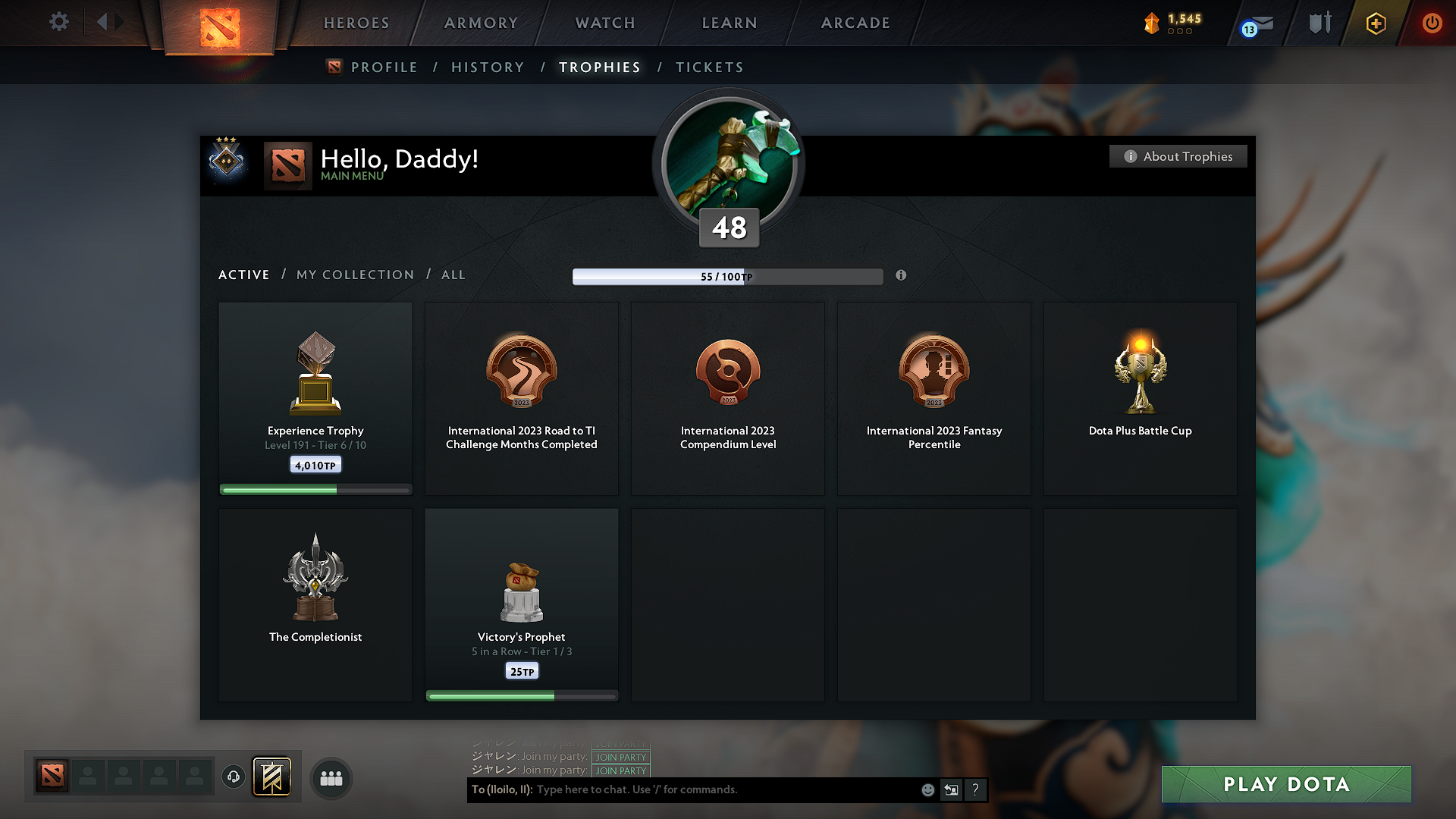Click the power button to exit
The width and height of the screenshot is (1456, 819).
click(x=1432, y=23)
